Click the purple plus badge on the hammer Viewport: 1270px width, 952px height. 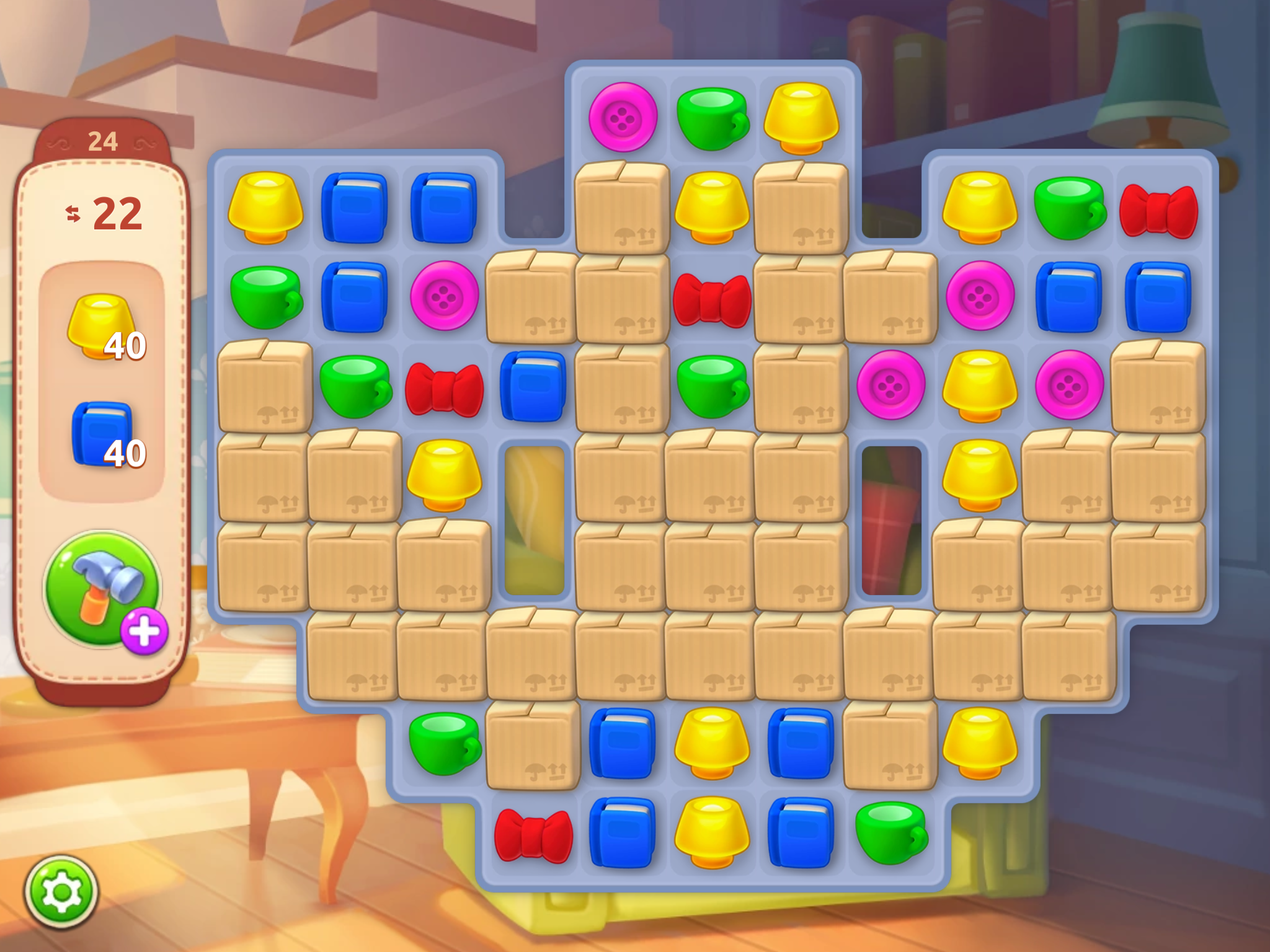tap(144, 632)
